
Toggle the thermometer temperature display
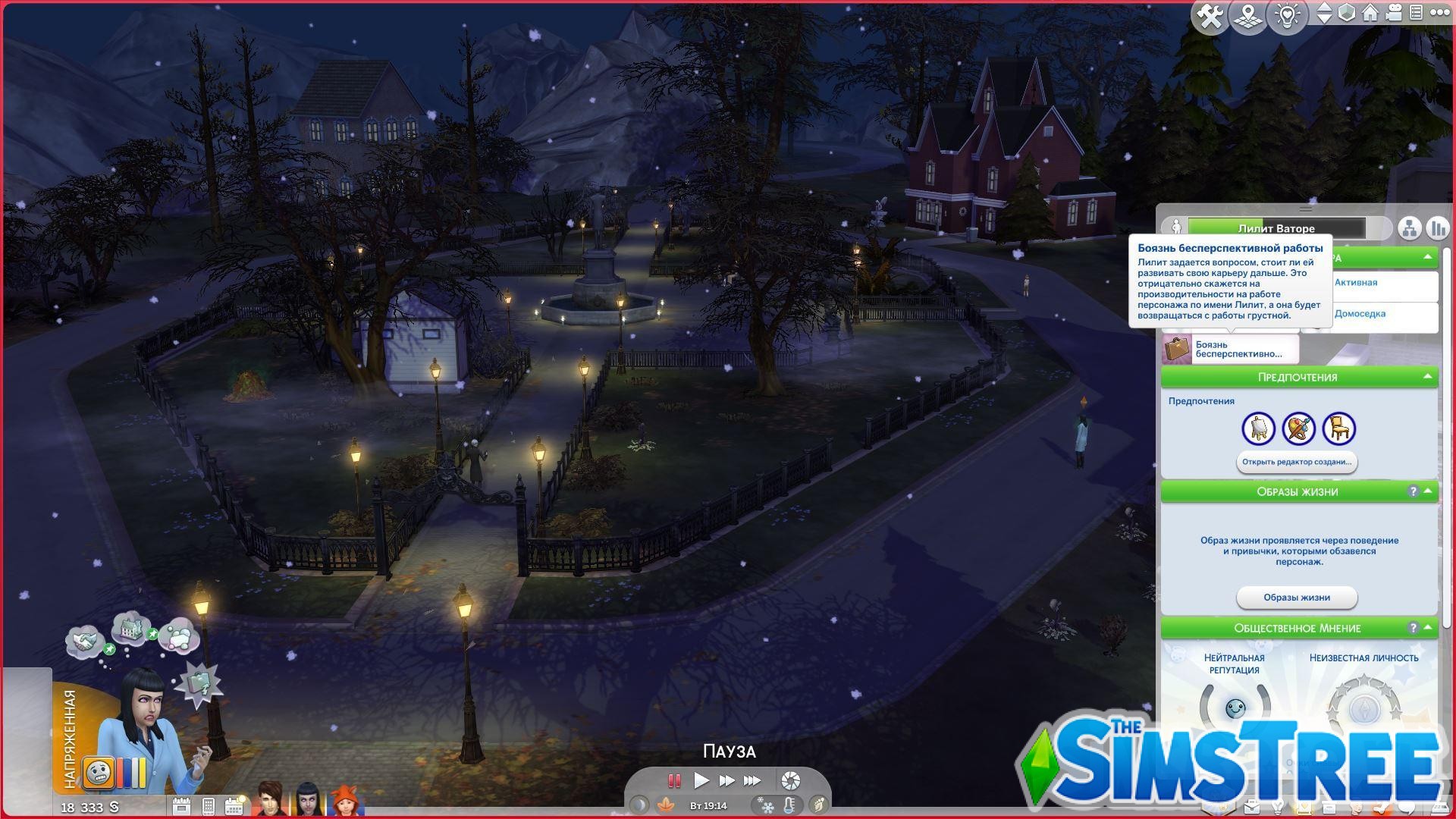point(789,806)
